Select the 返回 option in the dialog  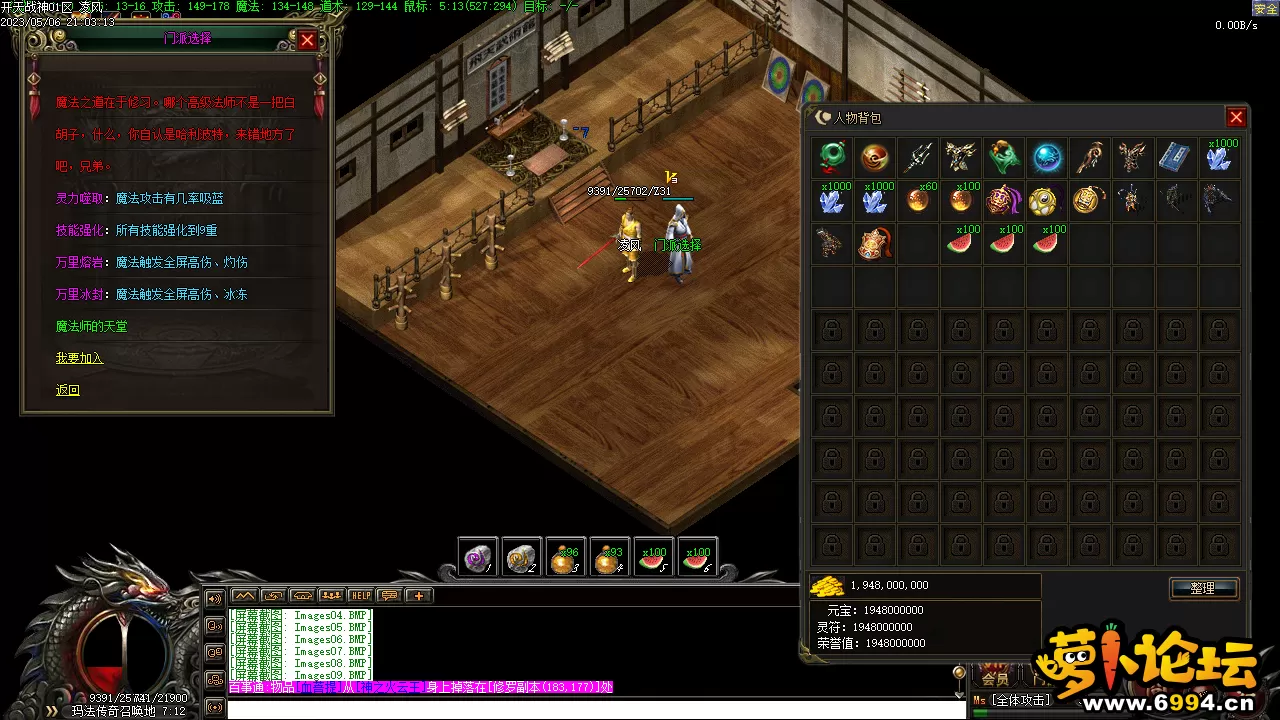[68, 390]
